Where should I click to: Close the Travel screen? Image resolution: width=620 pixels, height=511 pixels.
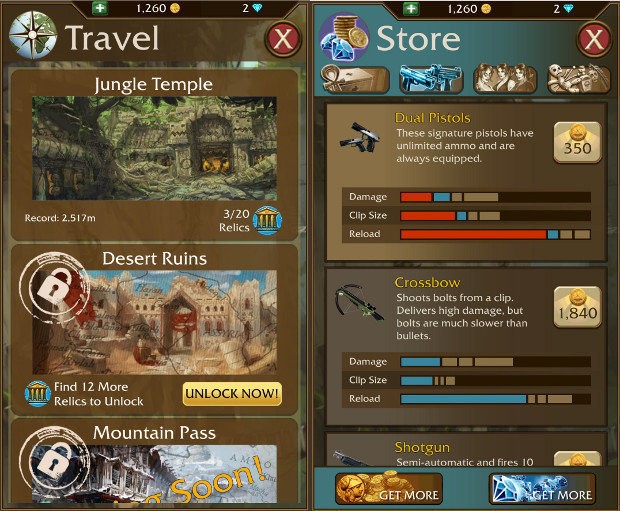(x=284, y=40)
